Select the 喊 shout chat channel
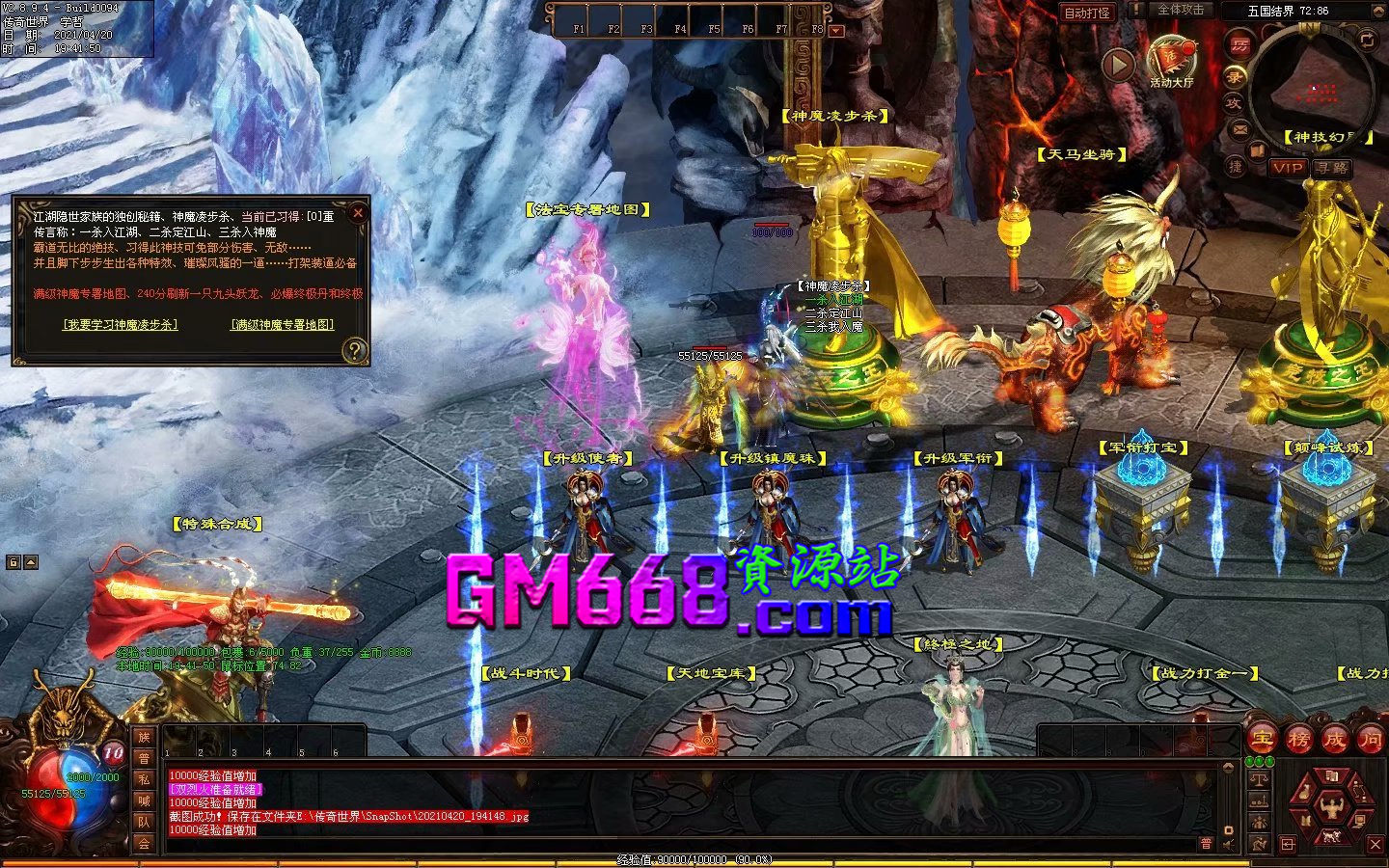Viewport: 1389px width, 868px height. 144,800
